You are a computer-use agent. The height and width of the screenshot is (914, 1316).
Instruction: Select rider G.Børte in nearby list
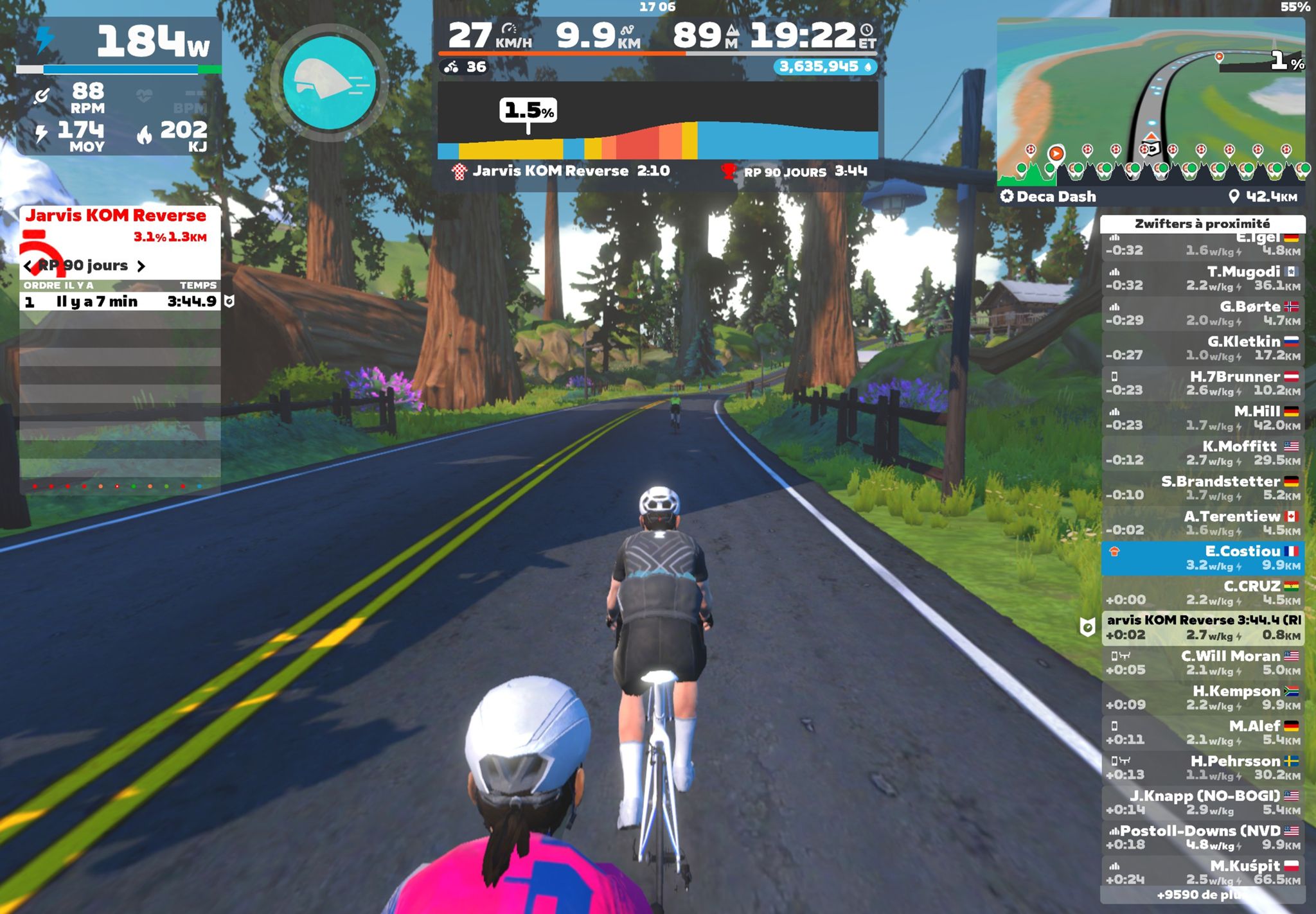[x=1202, y=313]
